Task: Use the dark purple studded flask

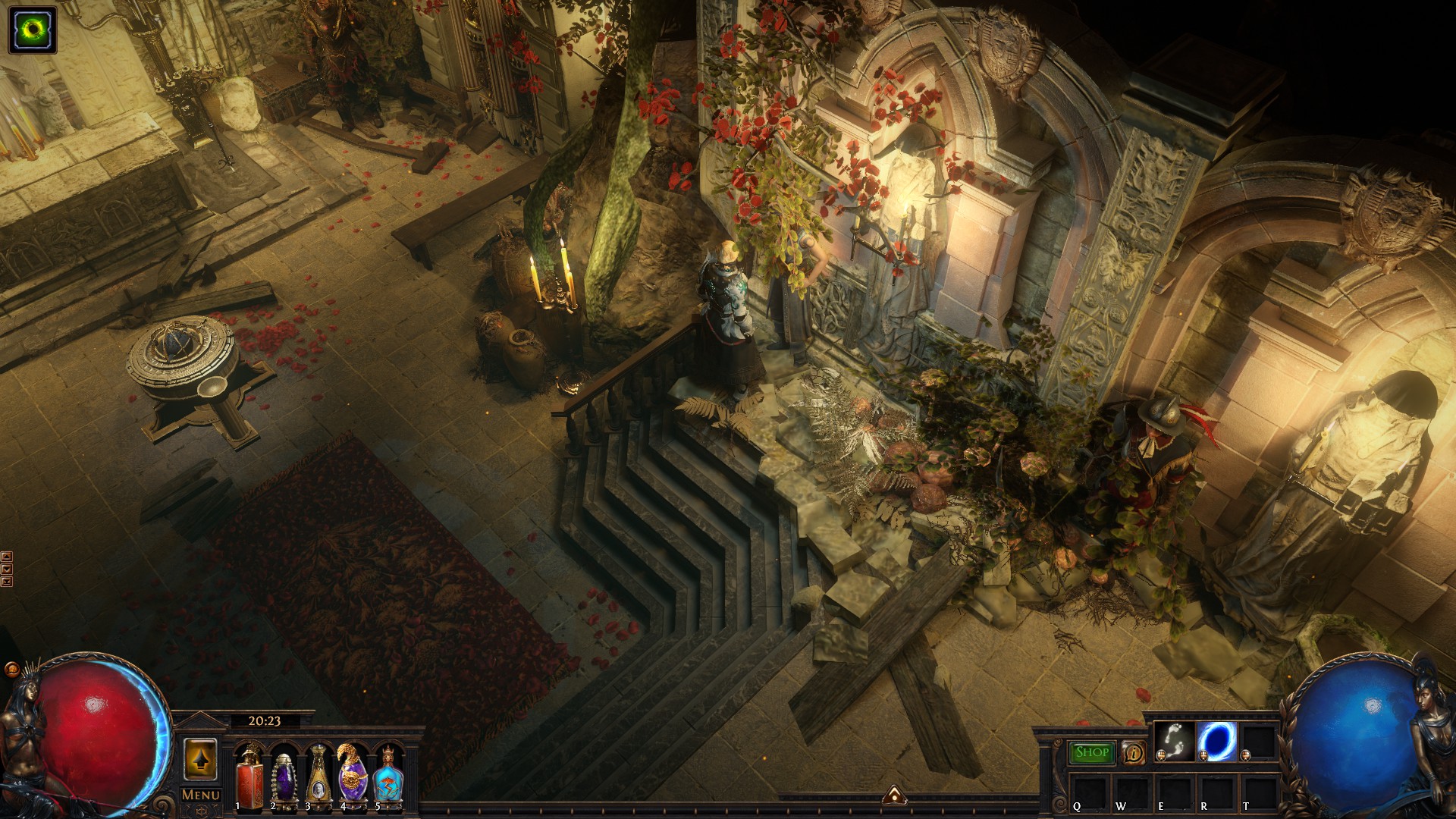Action: (283, 777)
